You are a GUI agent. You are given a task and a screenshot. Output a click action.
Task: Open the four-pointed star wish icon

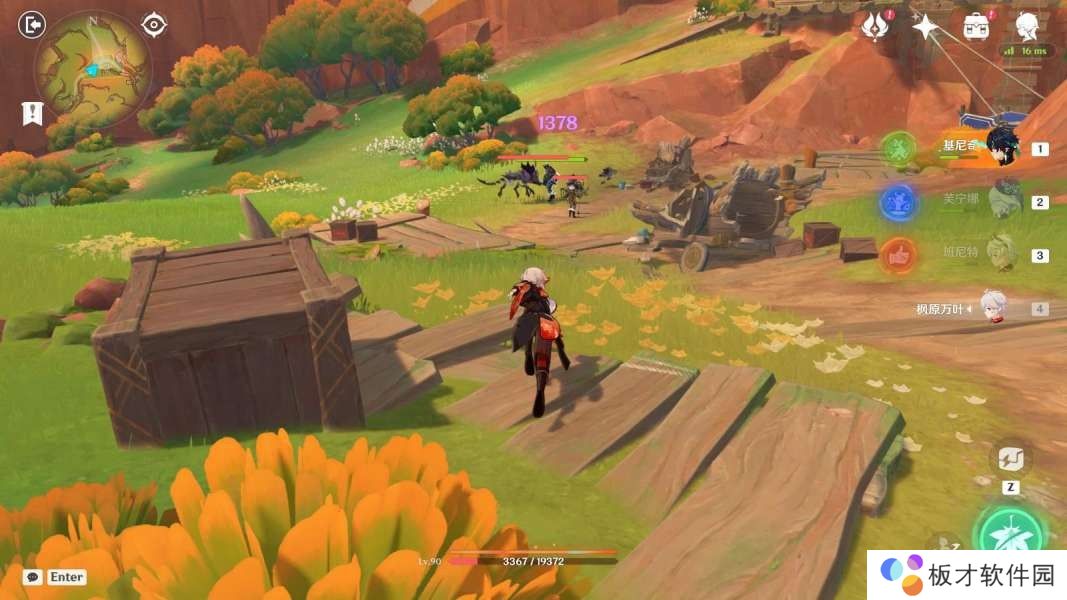(x=925, y=26)
